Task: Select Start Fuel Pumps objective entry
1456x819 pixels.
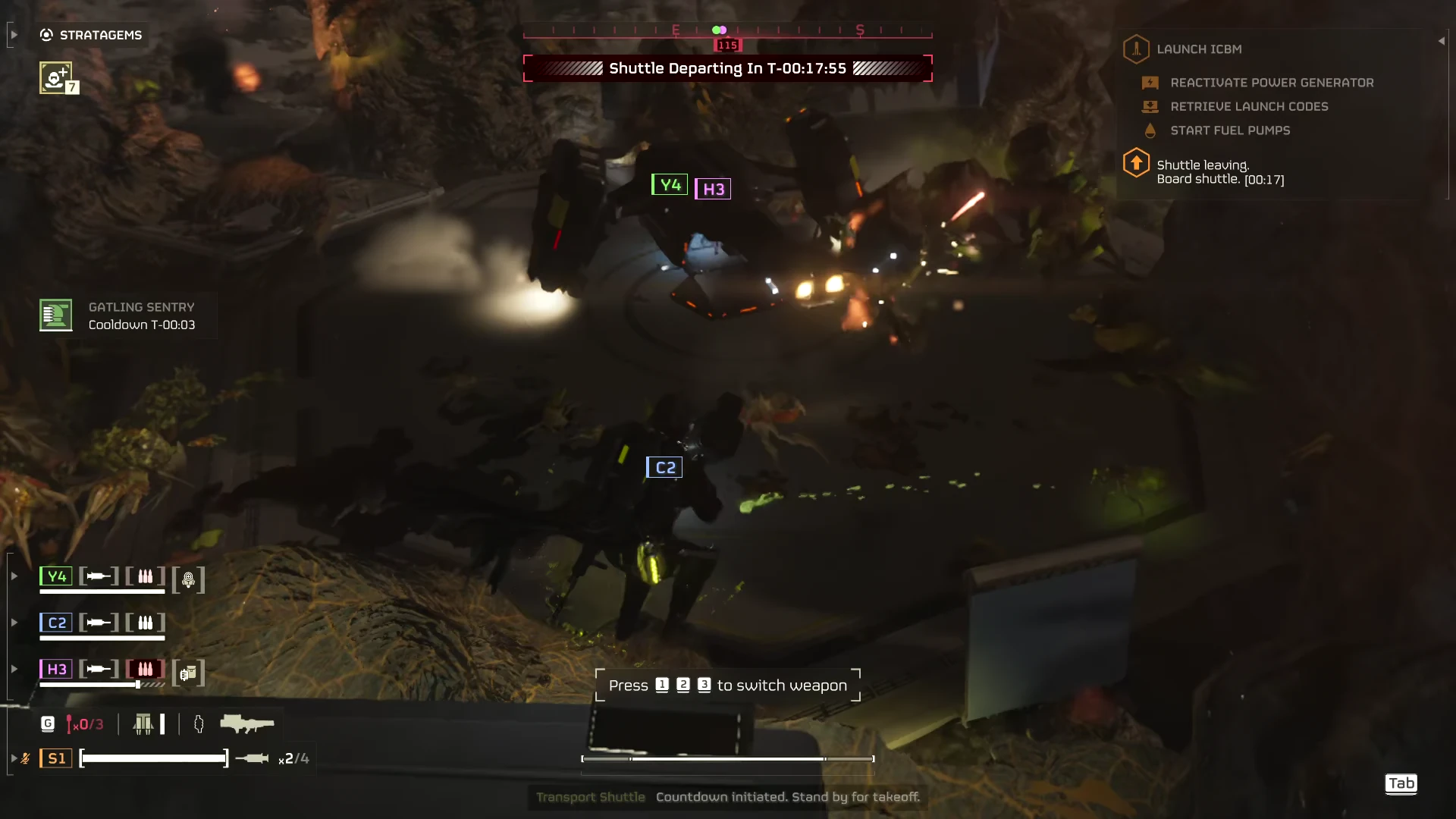Action: (x=1229, y=130)
